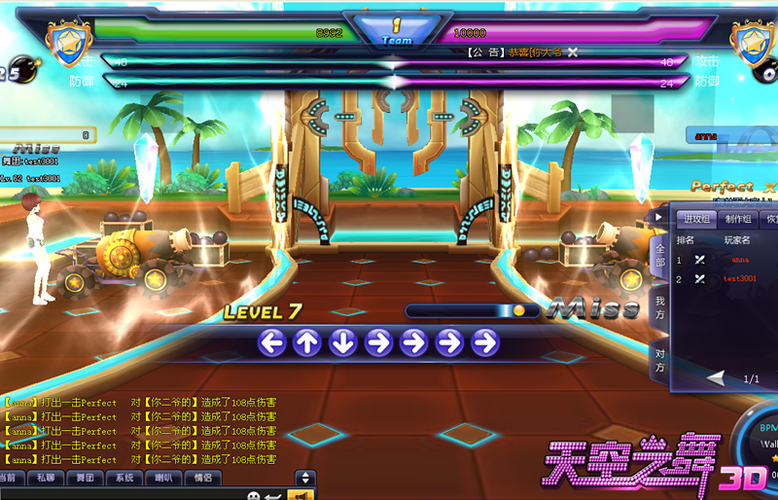Click the chat text input box

[120, 494]
